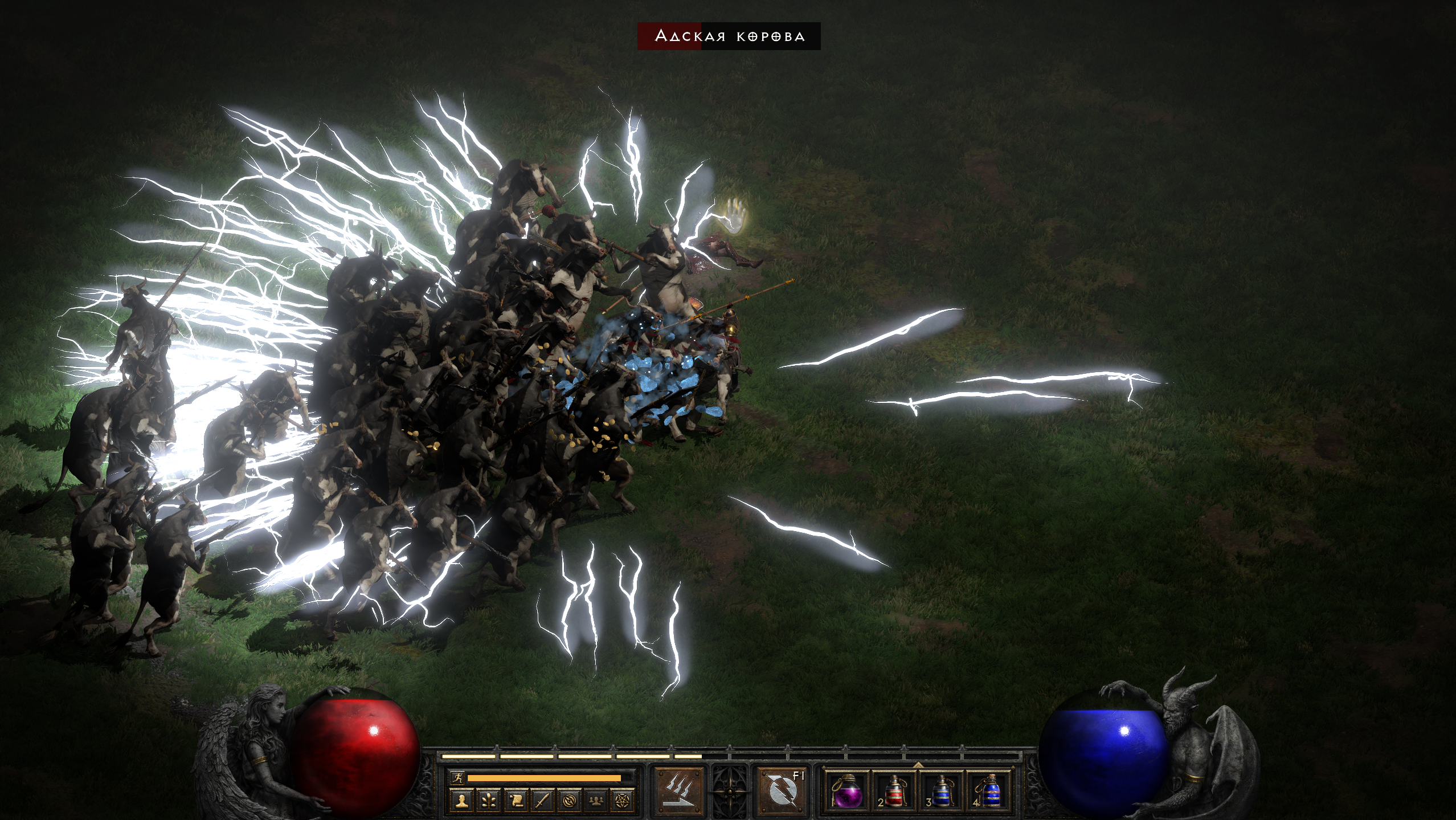Screen dimensions: 1456x820
Task: Toggle the run/walk runner icon
Action: click(x=457, y=777)
